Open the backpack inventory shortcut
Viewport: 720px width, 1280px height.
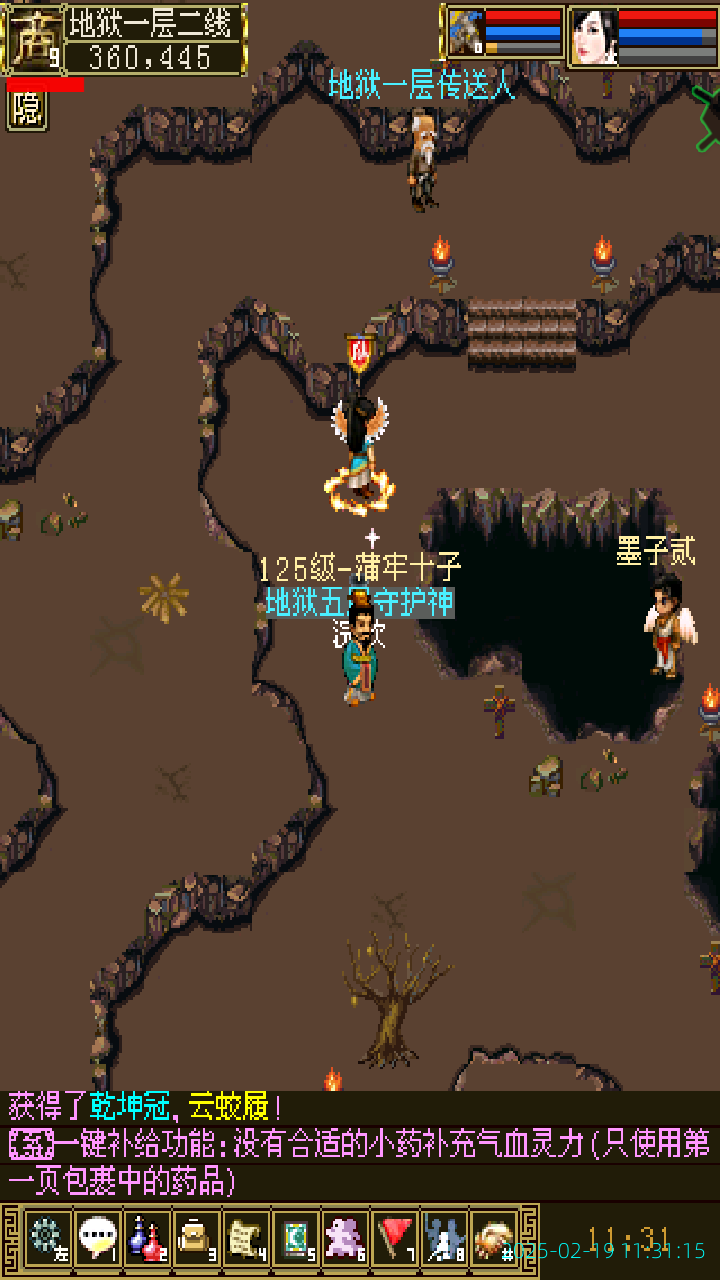(196, 1238)
